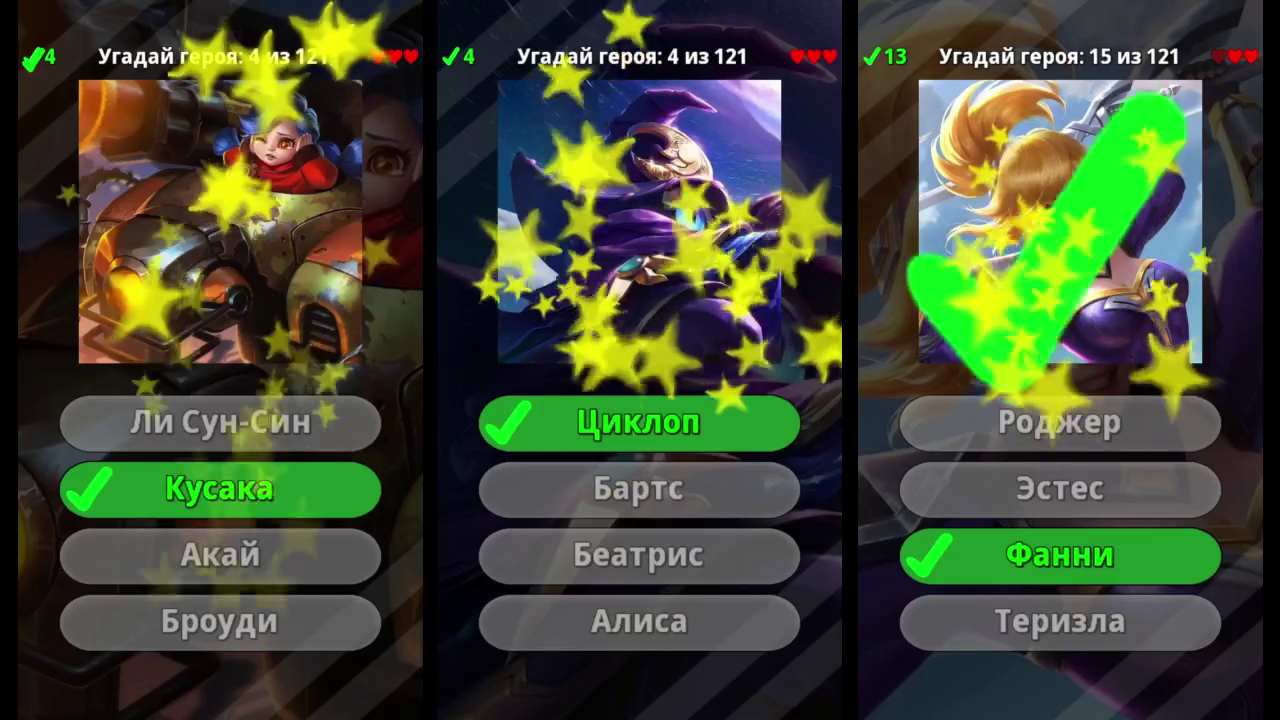Select the Теризла answer option

tap(1060, 621)
